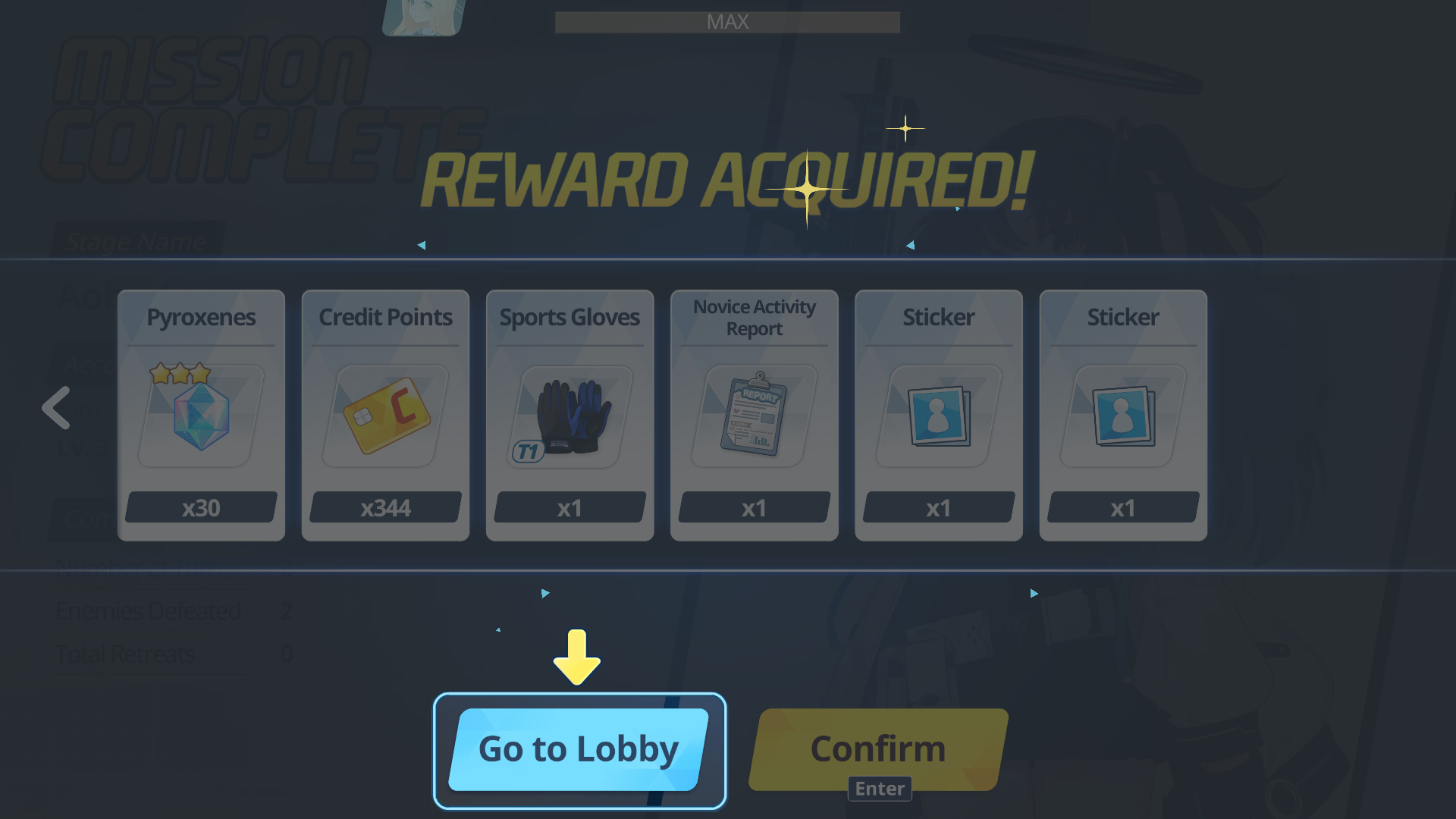Open the Sports Gloves quantity panel
Screen dimensions: 1456x819
(570, 507)
